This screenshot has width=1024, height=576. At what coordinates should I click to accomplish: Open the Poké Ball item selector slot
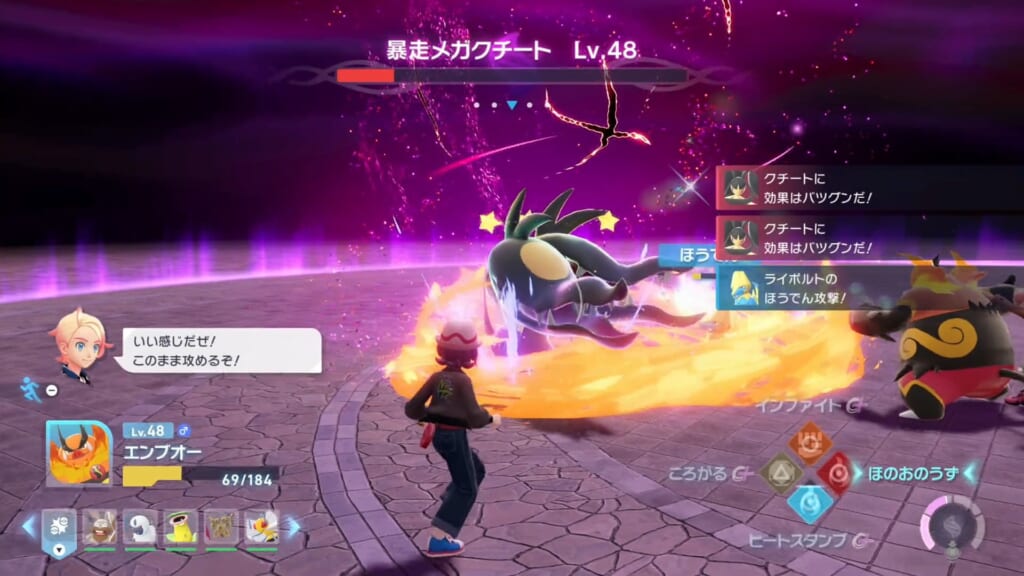tap(59, 527)
